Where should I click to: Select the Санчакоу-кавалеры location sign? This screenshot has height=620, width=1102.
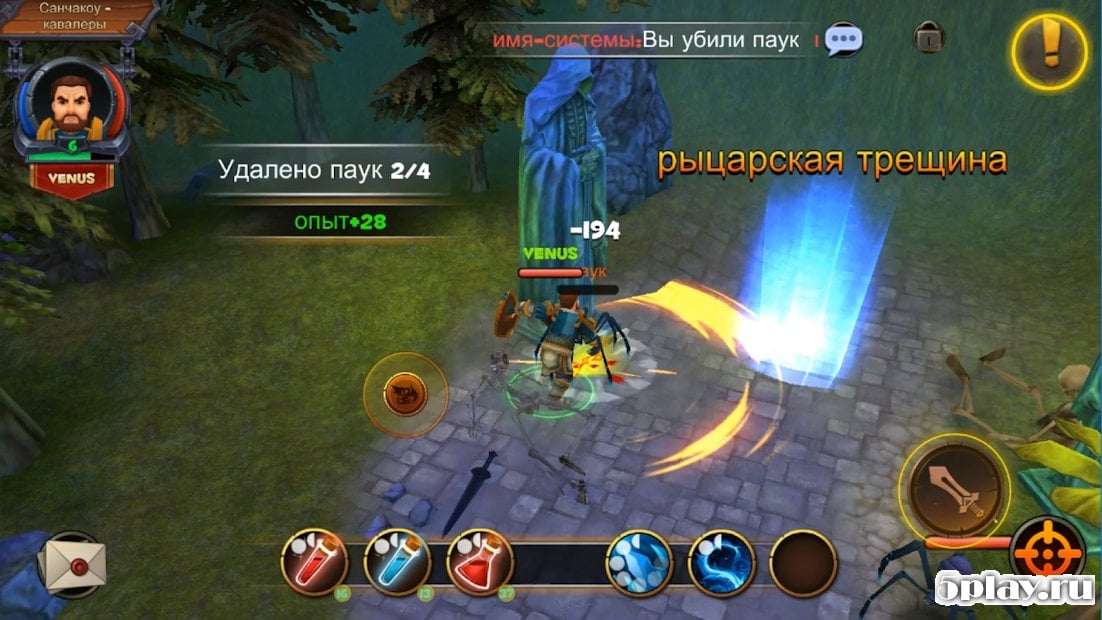[77, 17]
